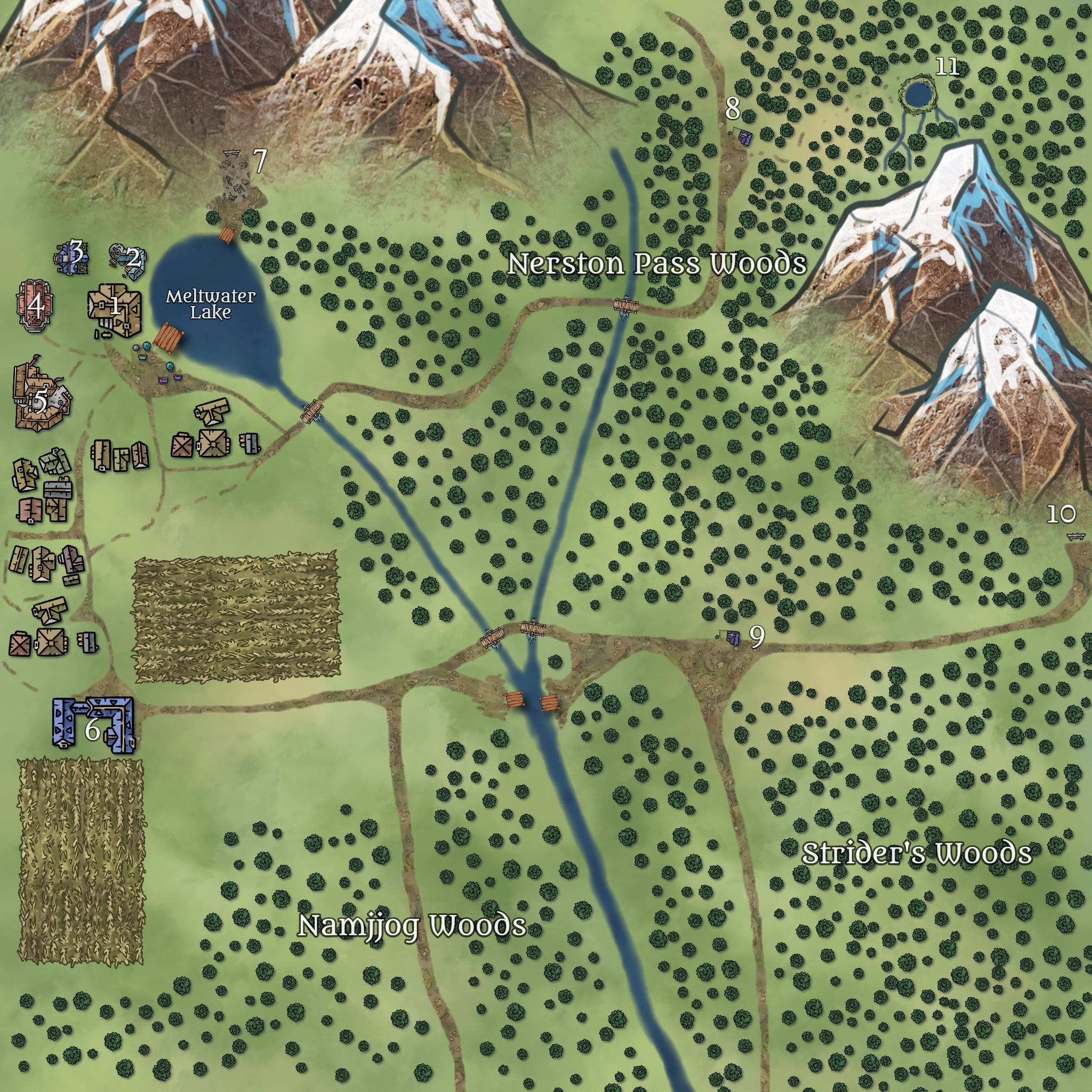Click the Meltwater Lake label

point(210,304)
